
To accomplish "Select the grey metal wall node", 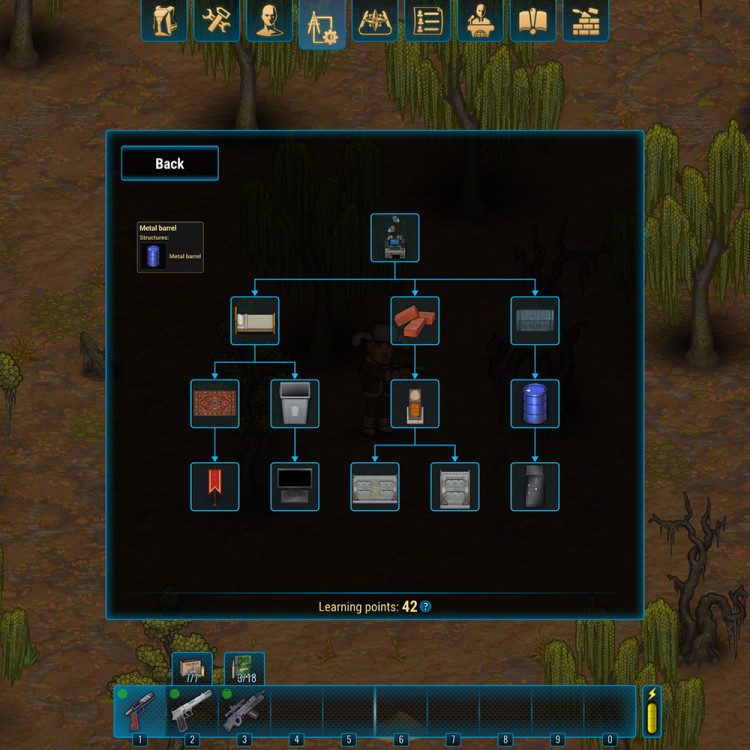I will [535, 321].
